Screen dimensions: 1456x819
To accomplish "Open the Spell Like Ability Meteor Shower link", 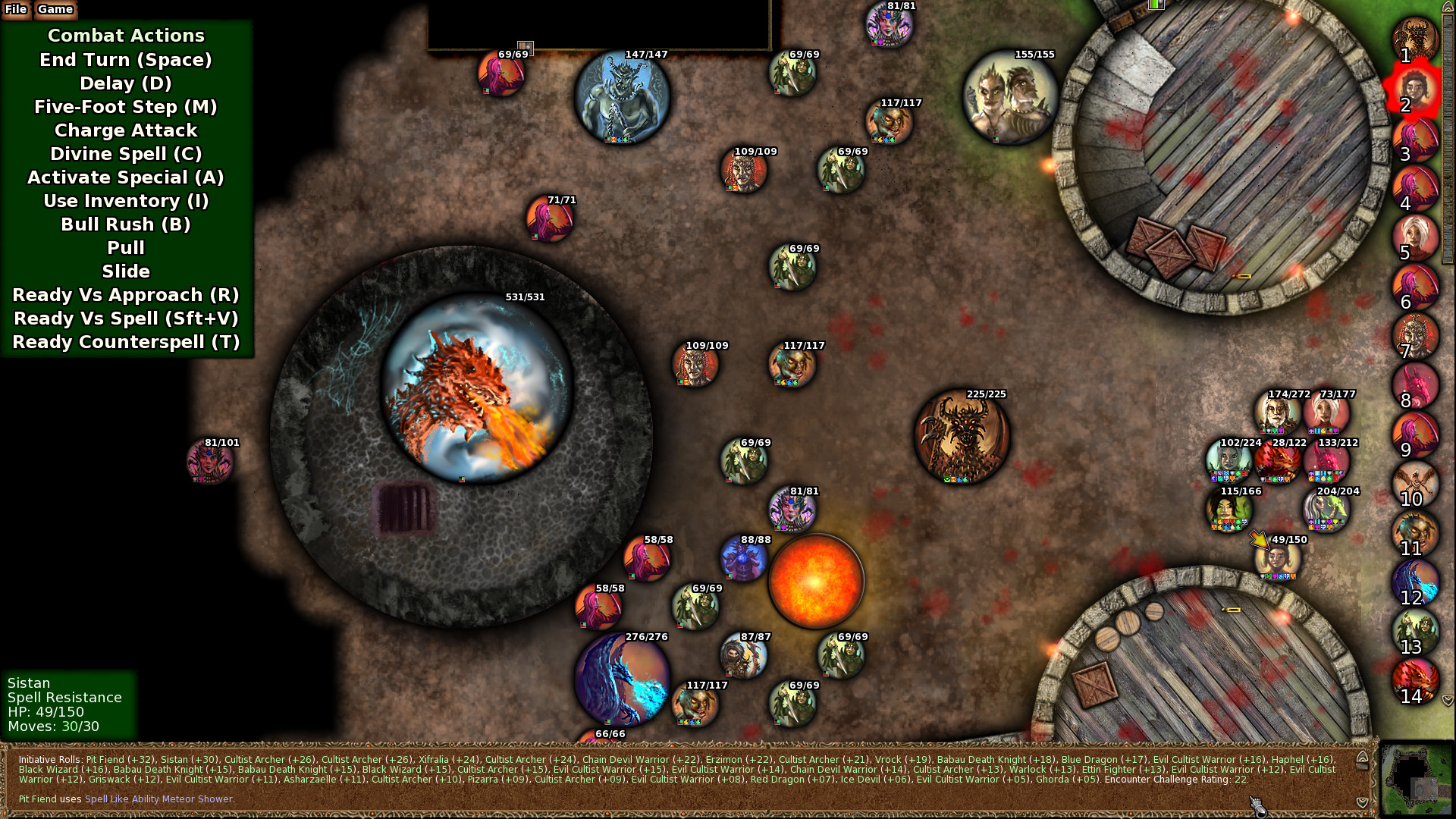I will click(x=158, y=799).
